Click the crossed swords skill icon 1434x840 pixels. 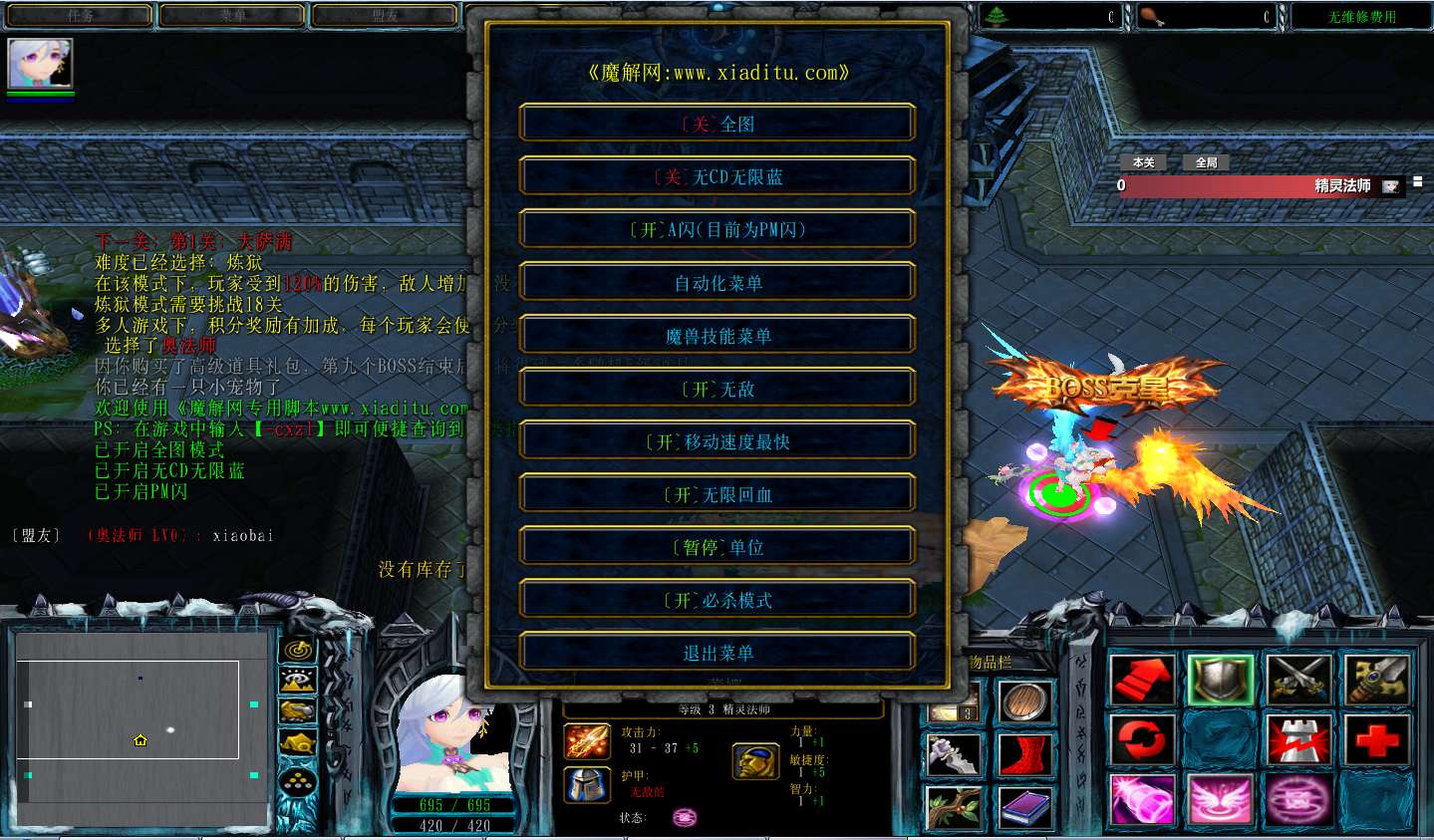coord(1298,680)
